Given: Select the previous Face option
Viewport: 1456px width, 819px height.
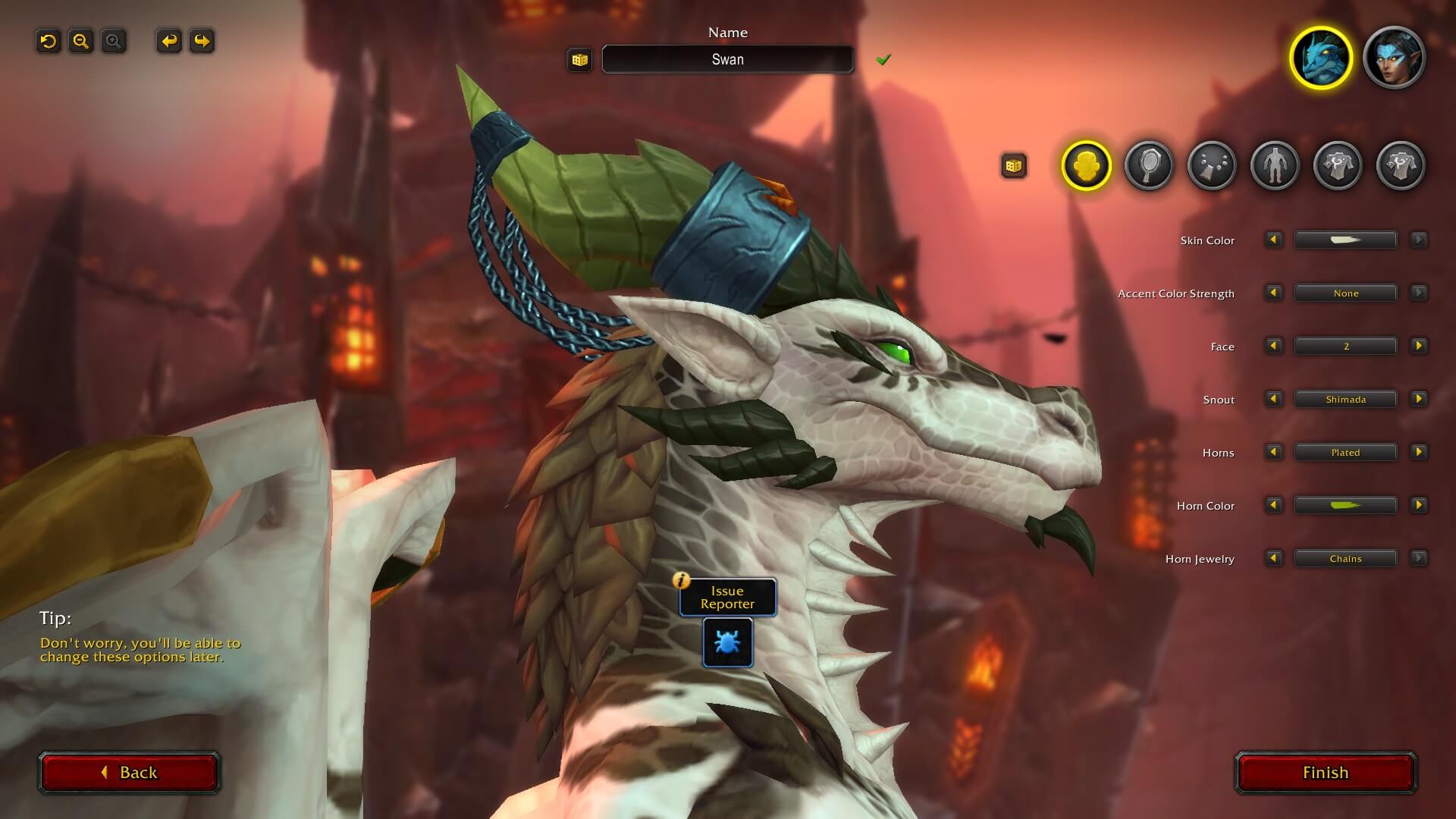Looking at the screenshot, I should 1273,347.
